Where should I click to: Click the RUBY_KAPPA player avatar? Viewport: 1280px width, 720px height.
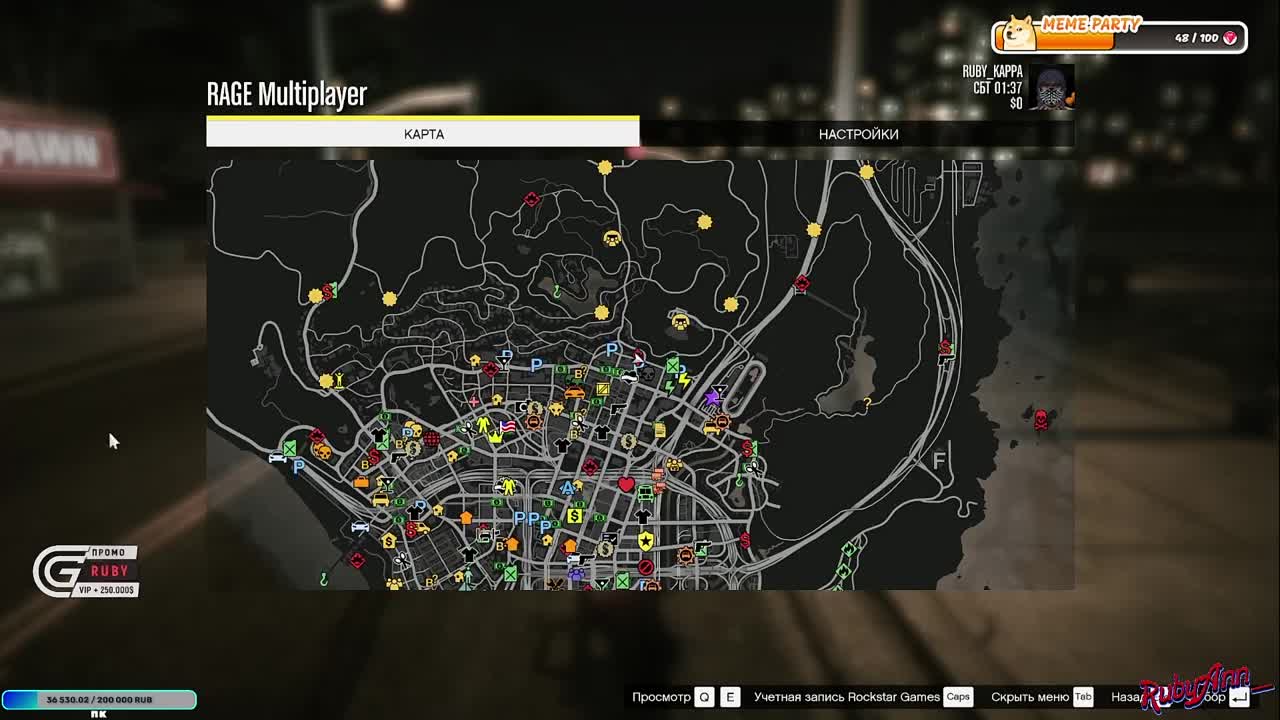coord(1052,88)
